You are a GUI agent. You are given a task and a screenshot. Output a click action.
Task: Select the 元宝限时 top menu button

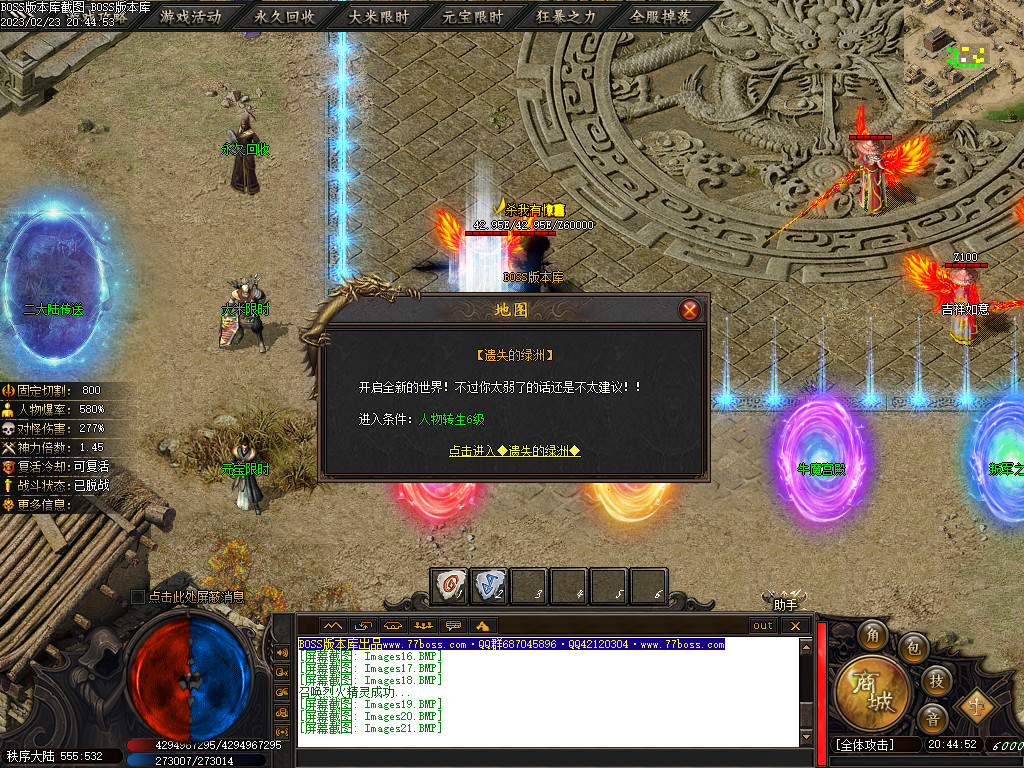click(473, 17)
